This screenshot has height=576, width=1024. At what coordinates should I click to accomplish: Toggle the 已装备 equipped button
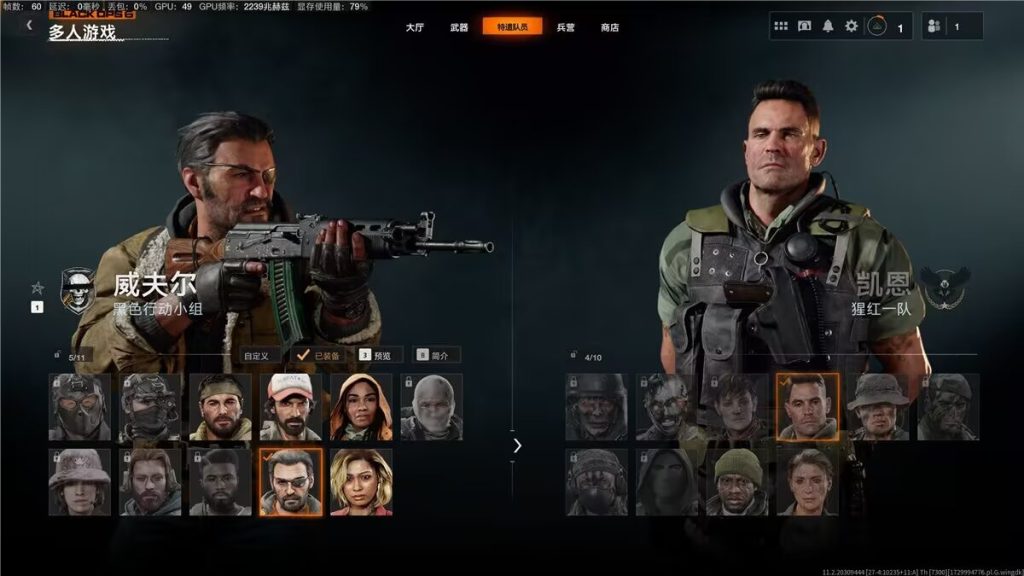click(320, 354)
